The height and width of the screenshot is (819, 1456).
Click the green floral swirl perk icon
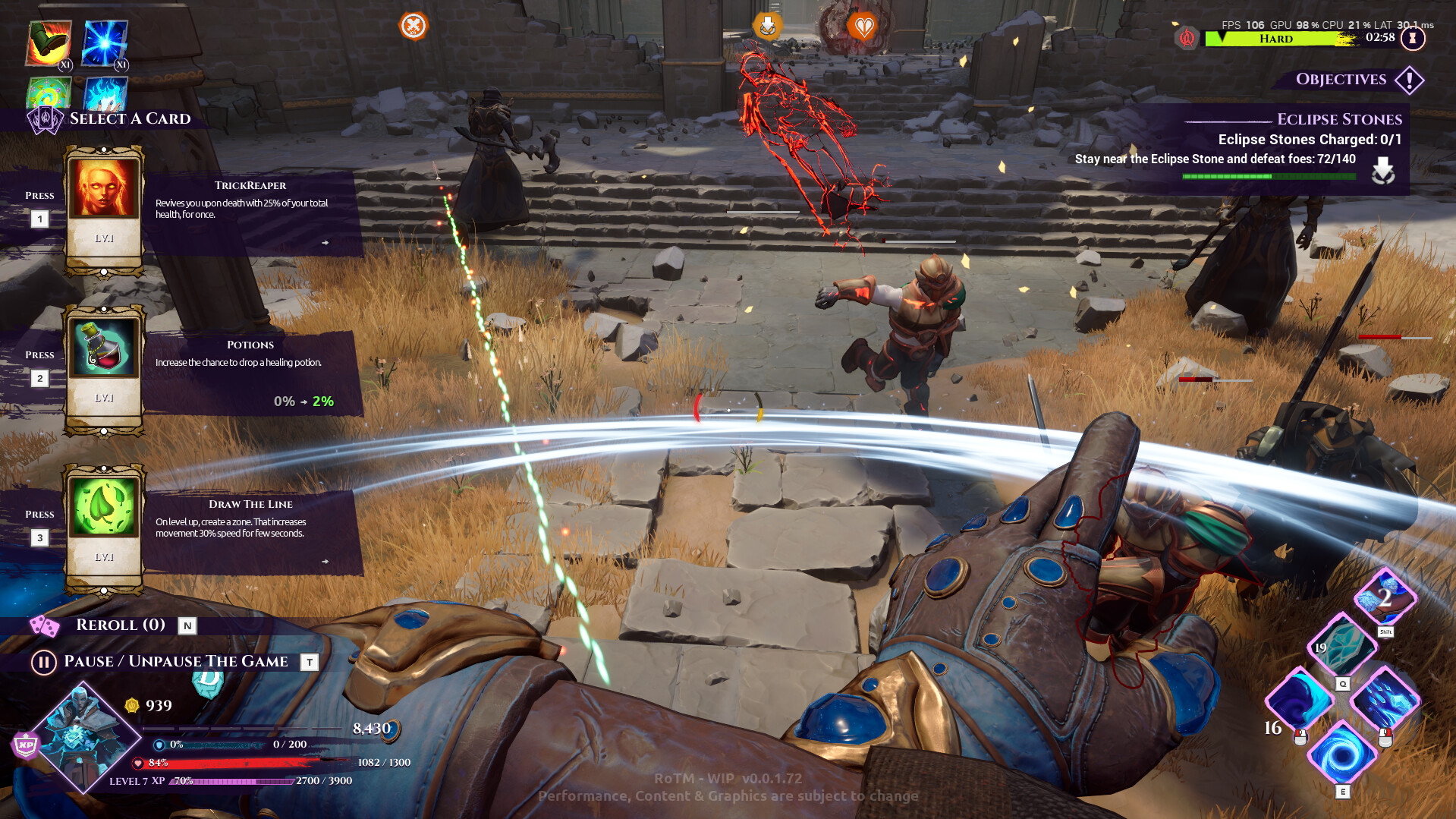coord(49,93)
